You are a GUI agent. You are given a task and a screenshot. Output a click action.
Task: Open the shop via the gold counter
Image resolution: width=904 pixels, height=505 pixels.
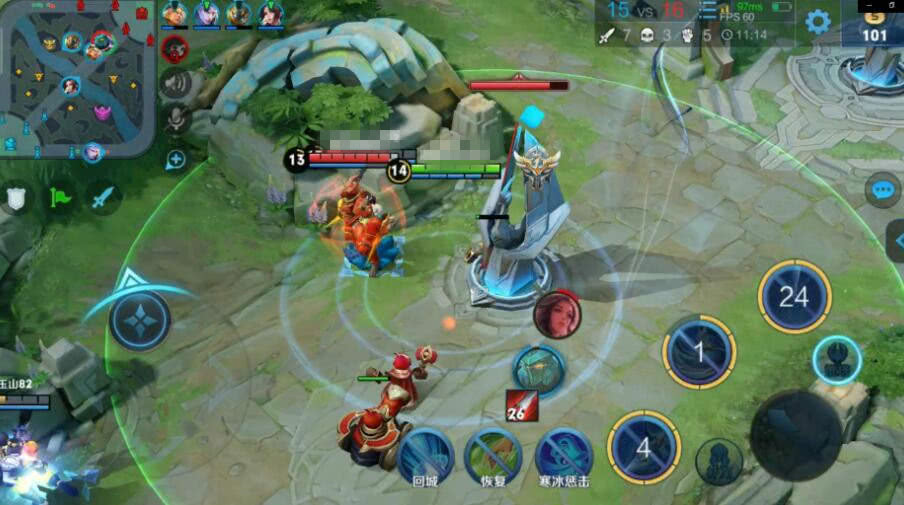point(874,26)
